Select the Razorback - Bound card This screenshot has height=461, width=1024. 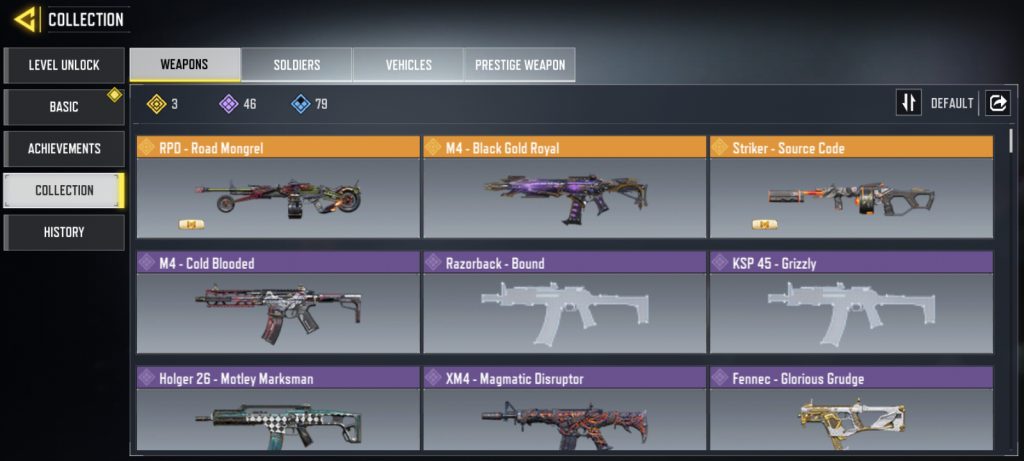564,303
